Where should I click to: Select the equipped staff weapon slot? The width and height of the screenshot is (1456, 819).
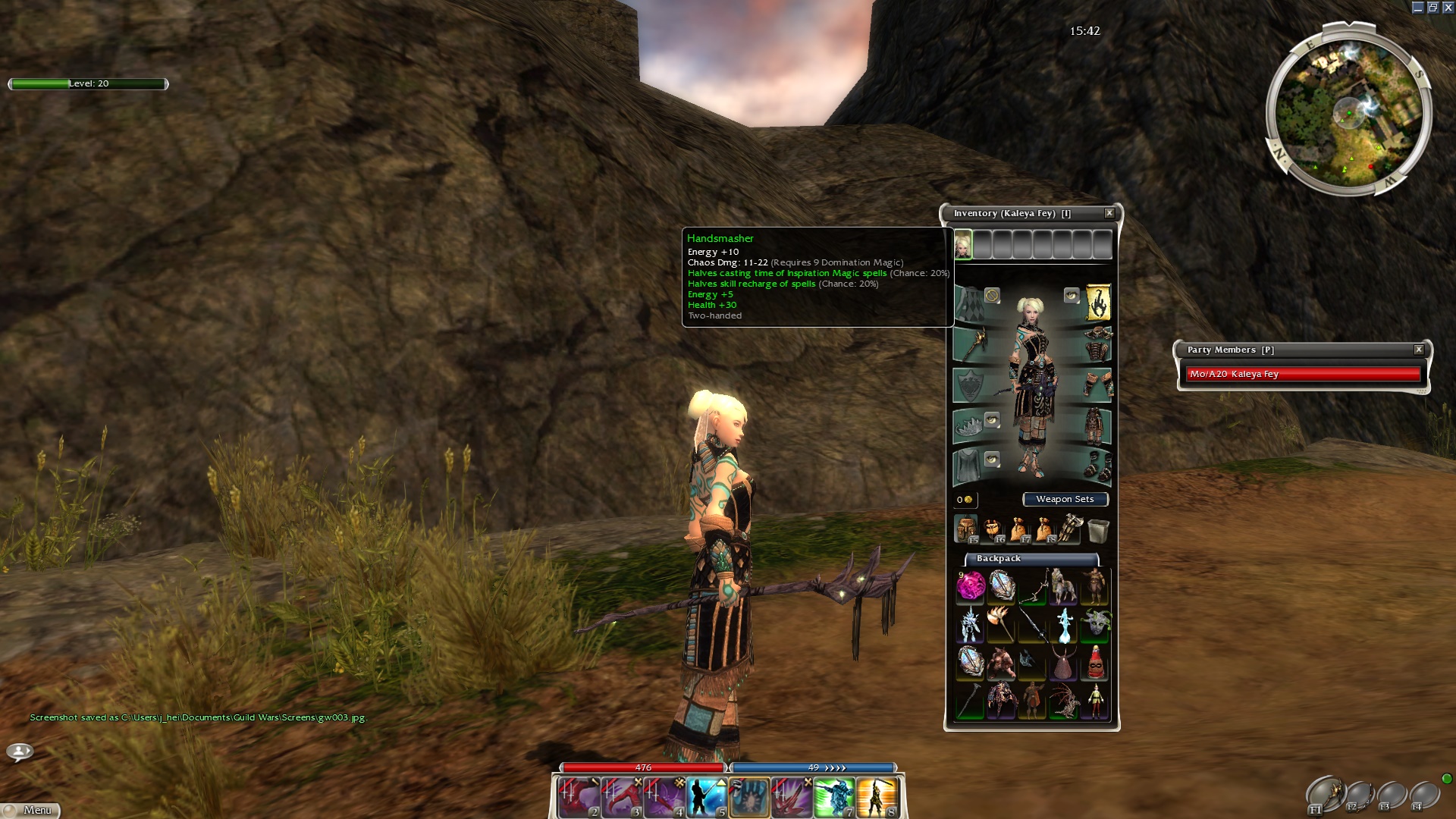[971, 344]
